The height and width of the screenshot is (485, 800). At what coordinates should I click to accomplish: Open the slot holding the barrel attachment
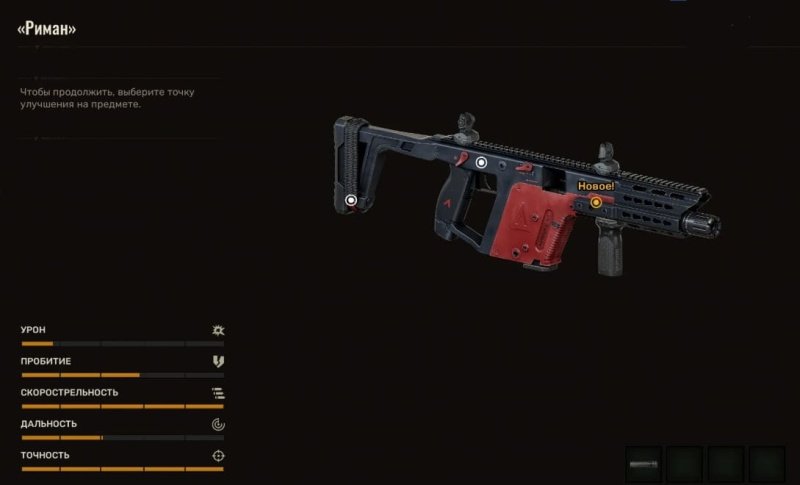(x=643, y=464)
